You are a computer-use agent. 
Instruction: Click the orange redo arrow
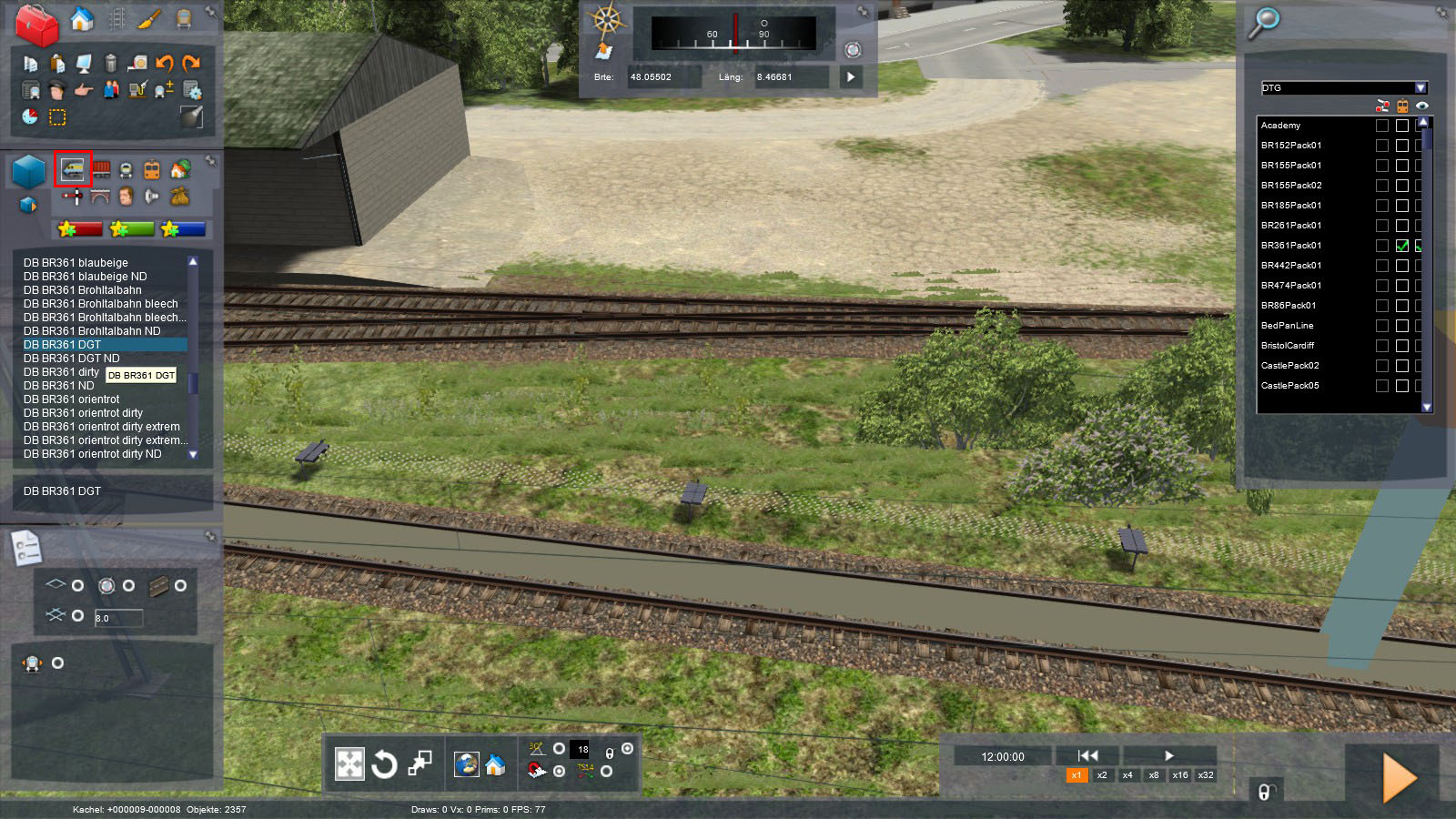191,63
